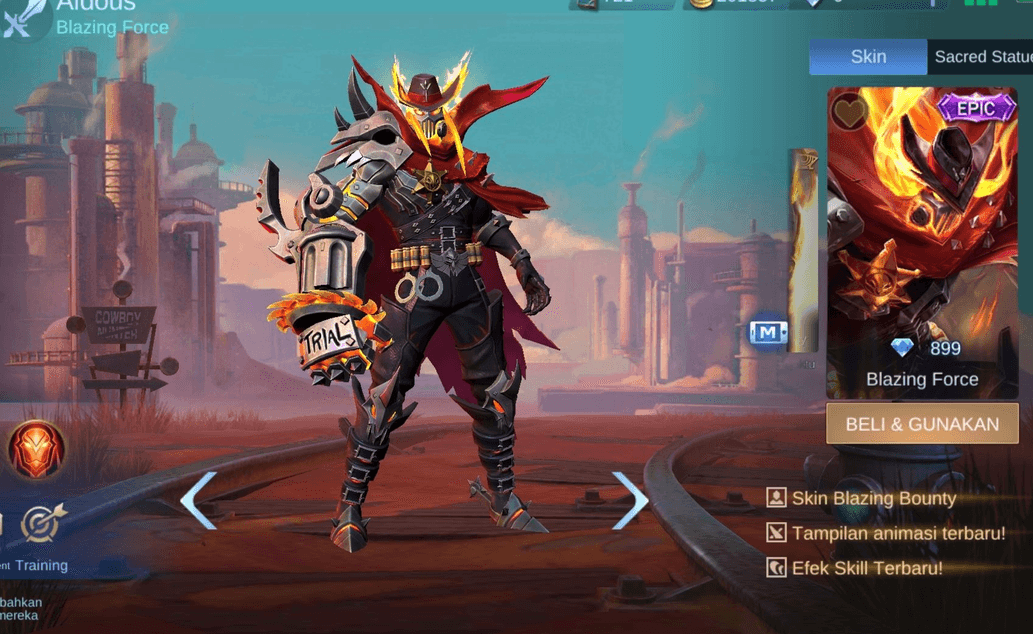1033x634 pixels.
Task: Show the previous skin with left arrow
Action: [199, 500]
